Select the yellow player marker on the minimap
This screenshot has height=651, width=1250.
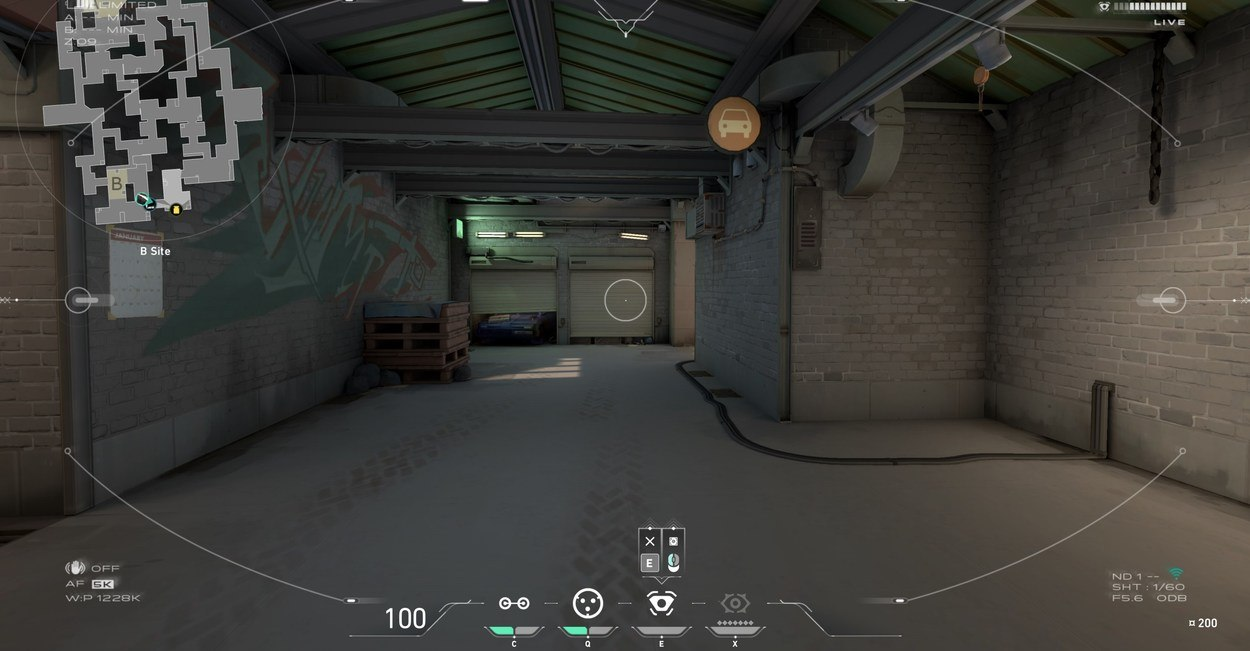[x=176, y=209]
